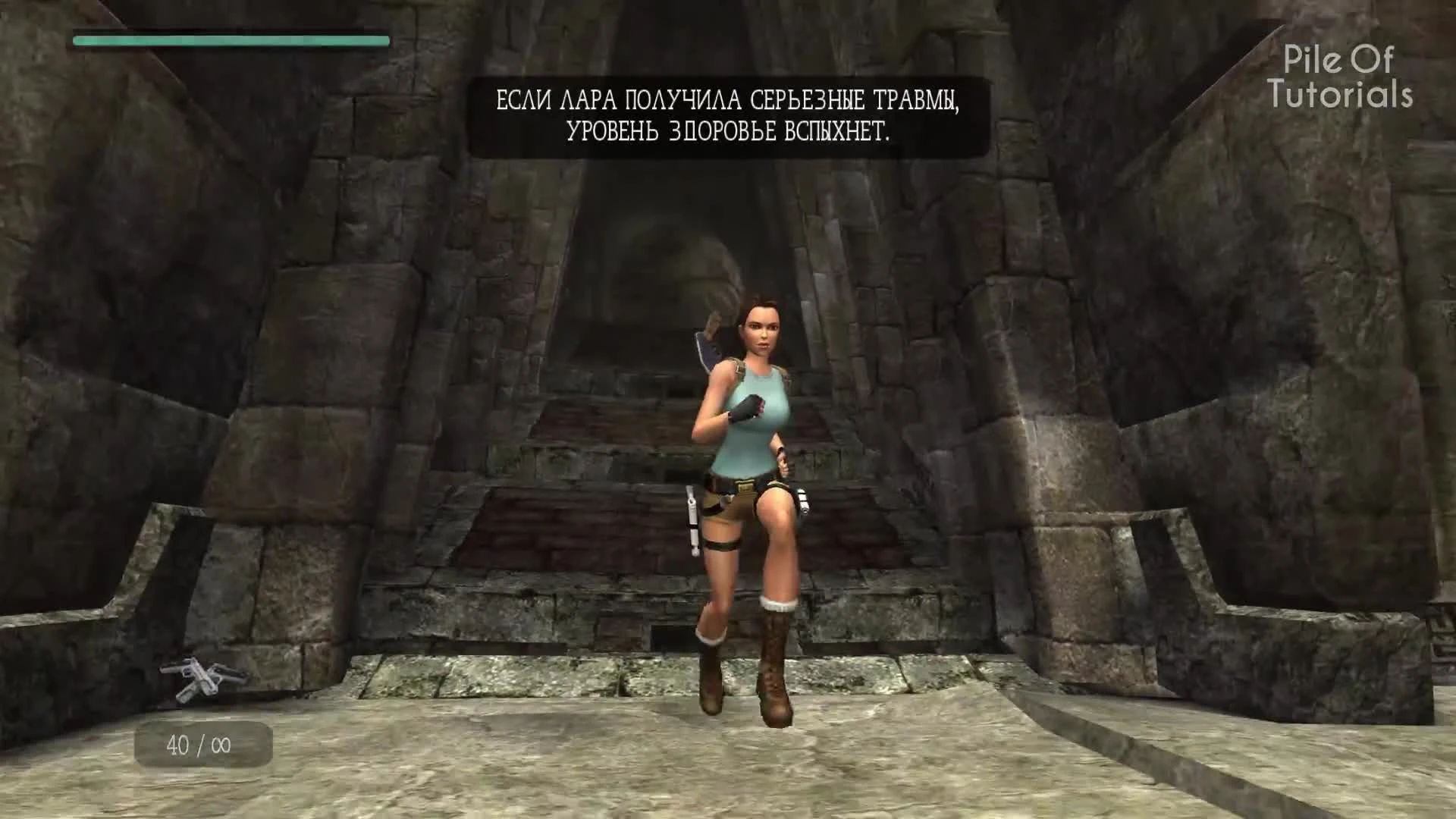Collapse the ammo counter panel

point(201,743)
